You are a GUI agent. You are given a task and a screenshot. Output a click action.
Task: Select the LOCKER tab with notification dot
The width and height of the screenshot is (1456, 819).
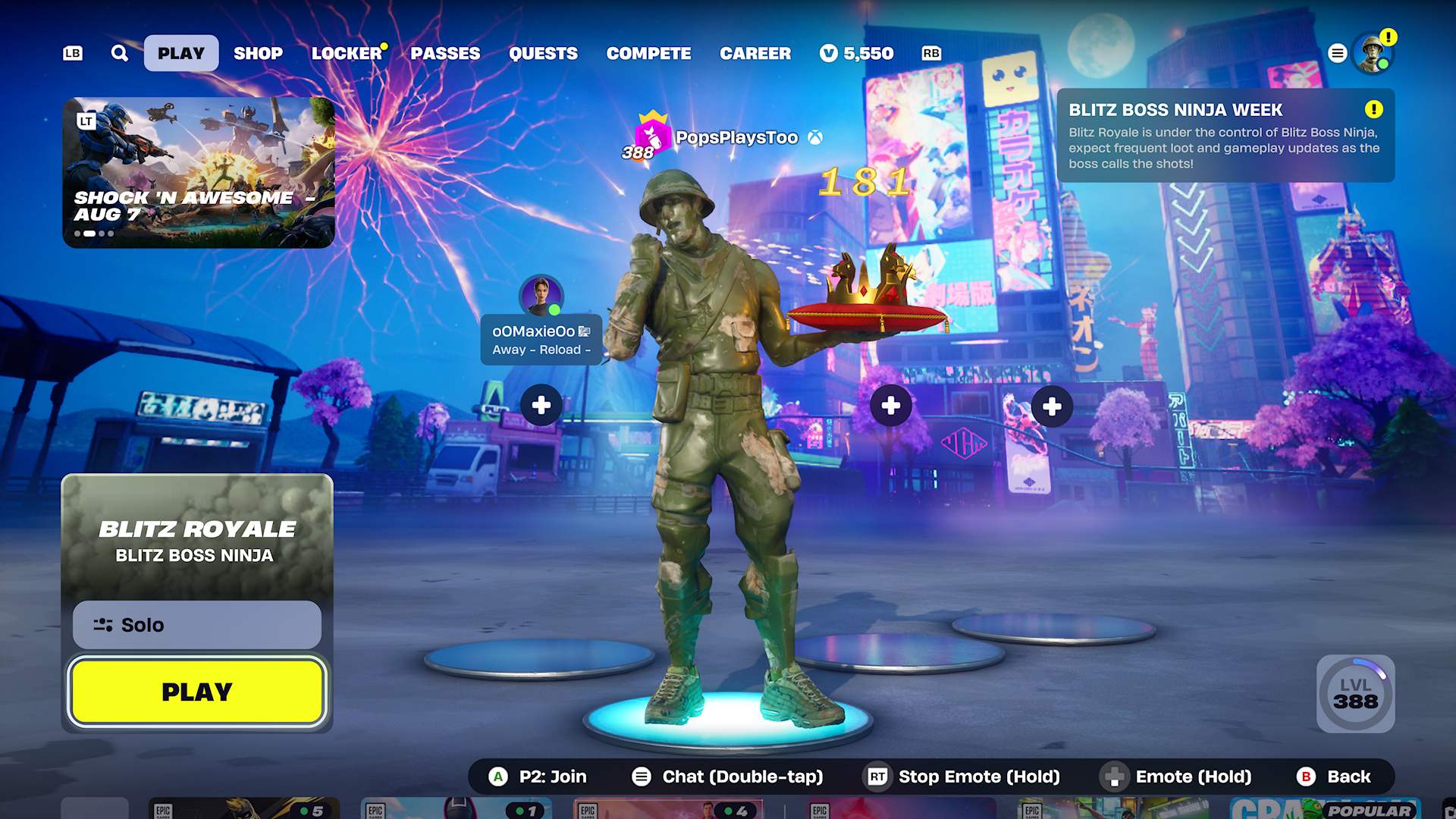tap(346, 53)
